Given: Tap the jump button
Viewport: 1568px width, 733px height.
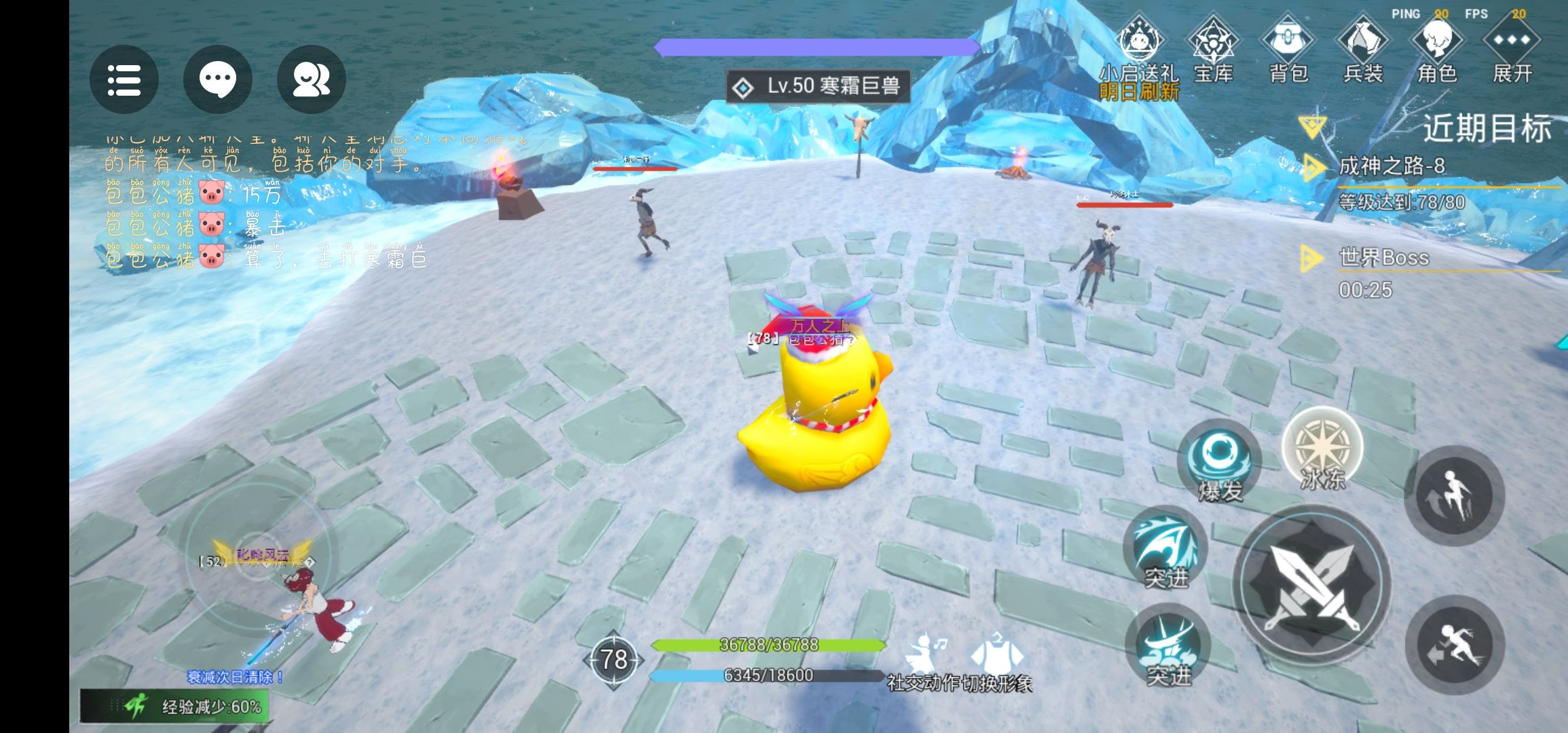Looking at the screenshot, I should click(1454, 495).
